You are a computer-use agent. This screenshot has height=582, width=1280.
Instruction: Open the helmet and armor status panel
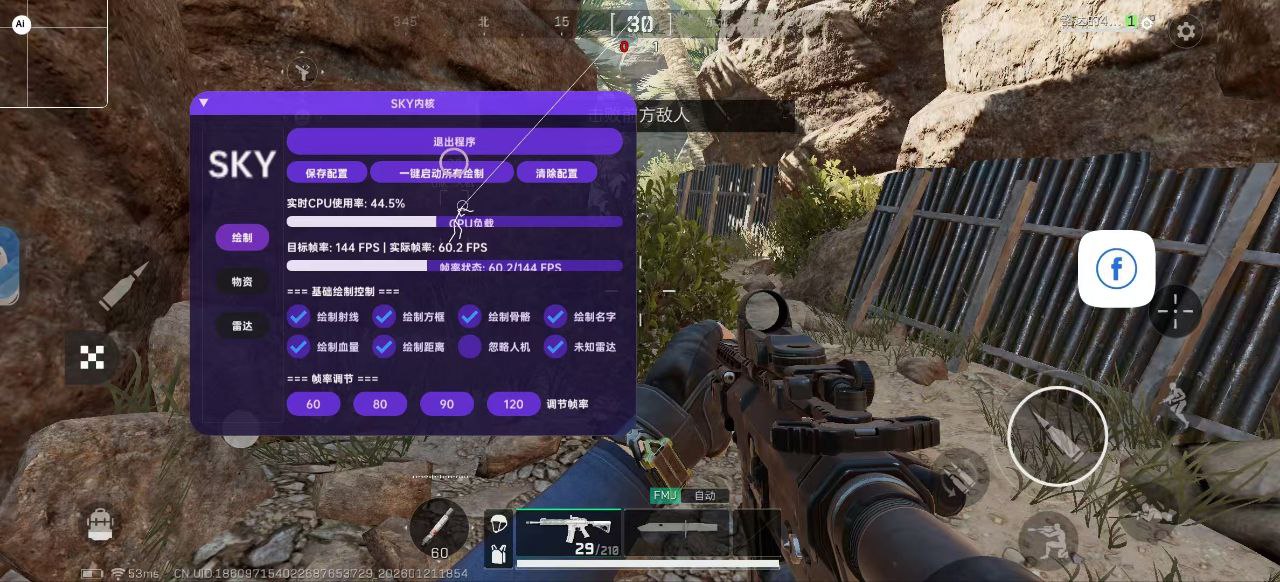pos(498,538)
